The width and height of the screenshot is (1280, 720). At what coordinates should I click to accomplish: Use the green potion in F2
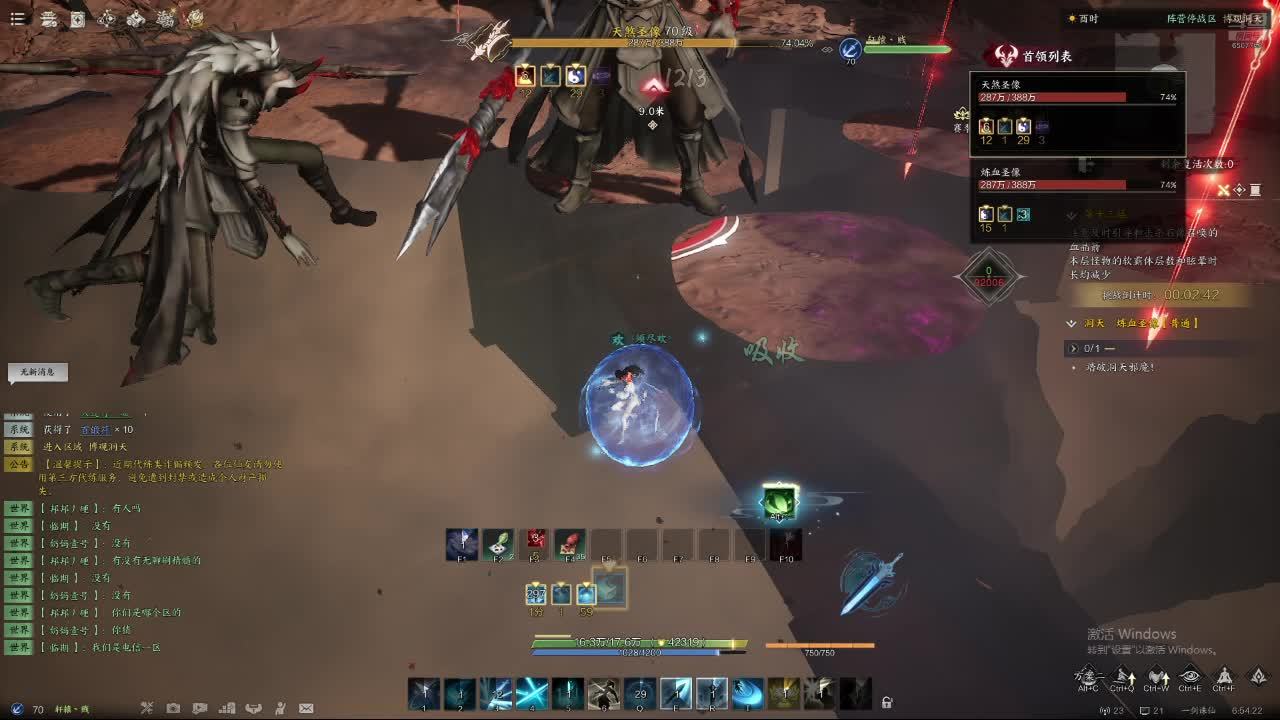click(x=497, y=545)
